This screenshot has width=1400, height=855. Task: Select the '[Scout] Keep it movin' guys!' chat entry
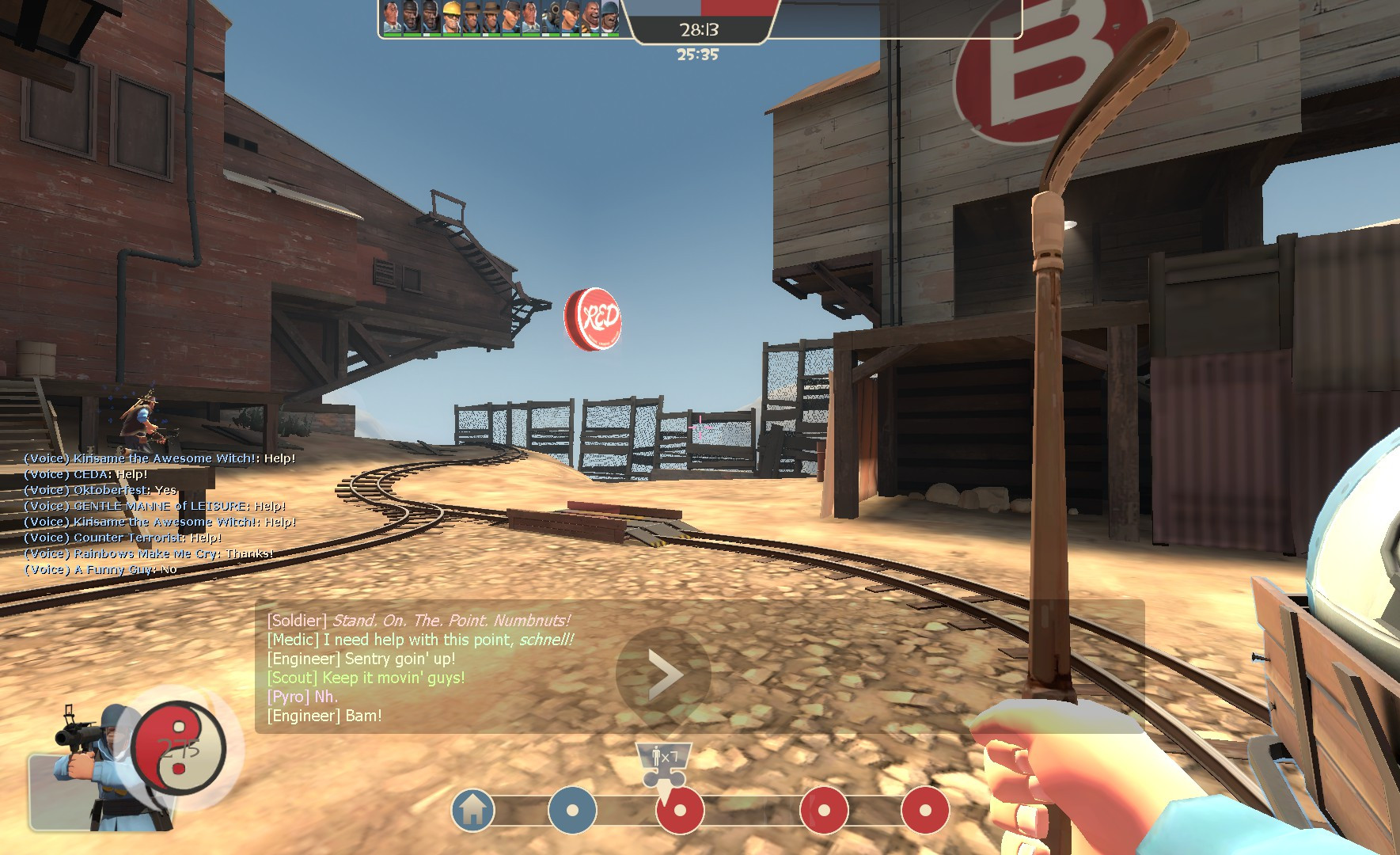[x=365, y=677]
